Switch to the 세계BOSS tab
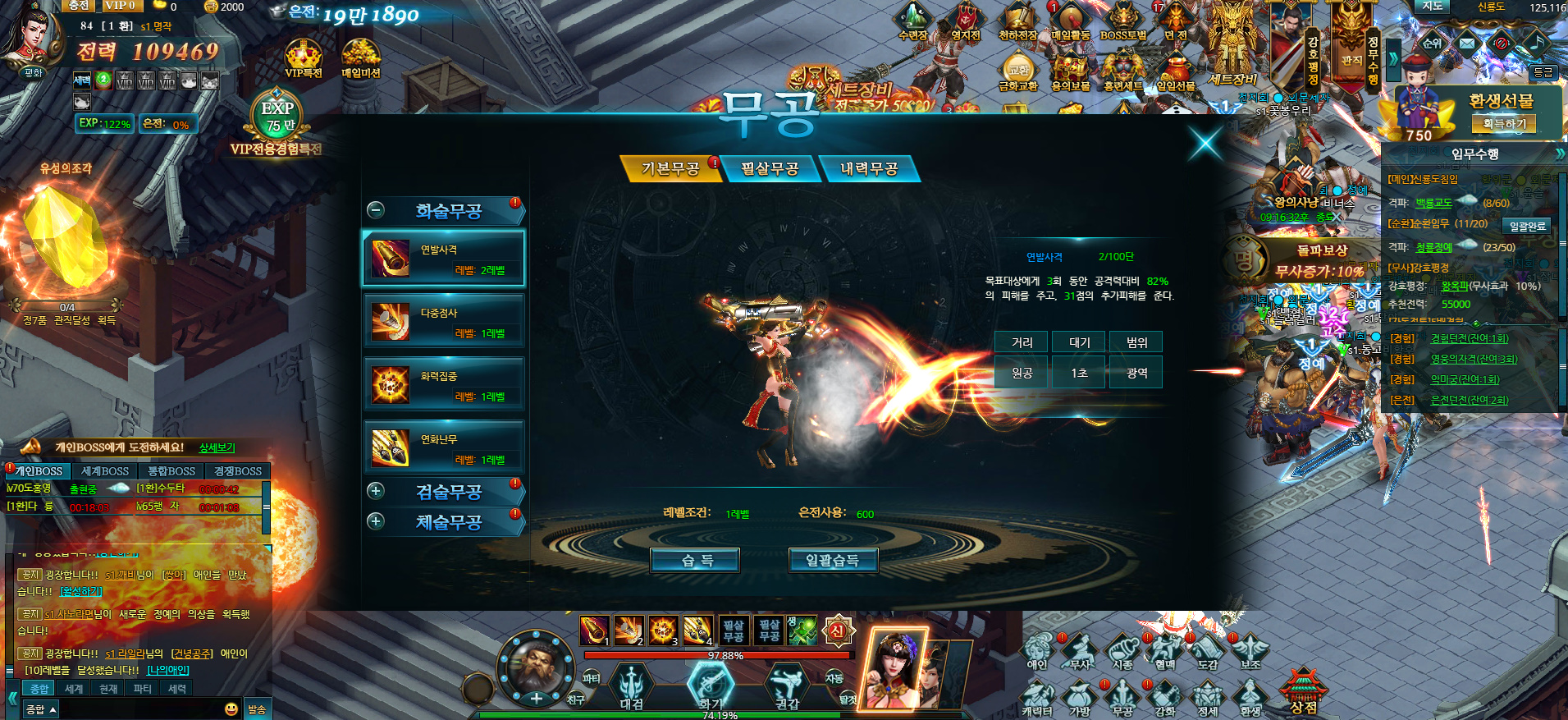 105,471
